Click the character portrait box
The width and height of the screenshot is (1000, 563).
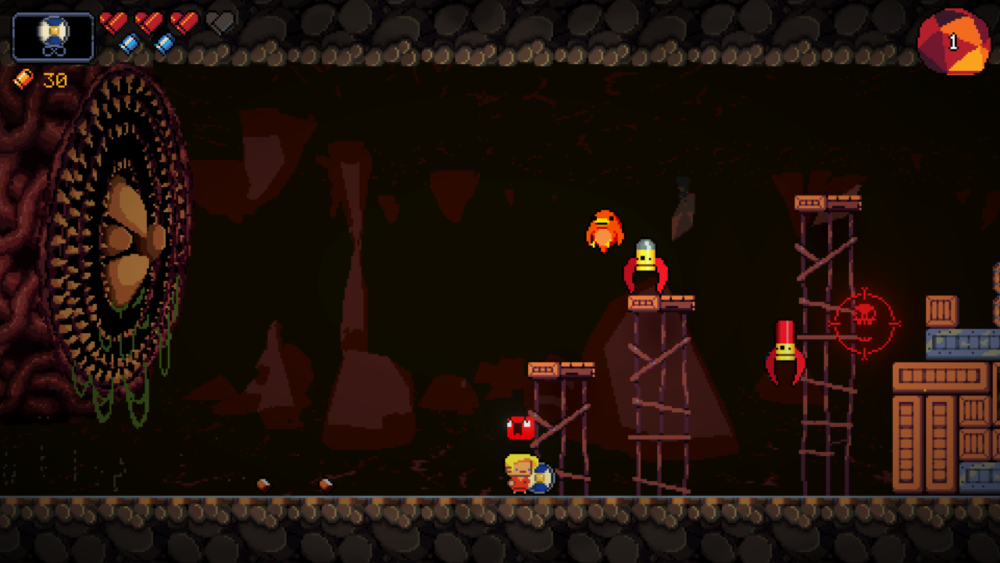pyautogui.click(x=53, y=37)
